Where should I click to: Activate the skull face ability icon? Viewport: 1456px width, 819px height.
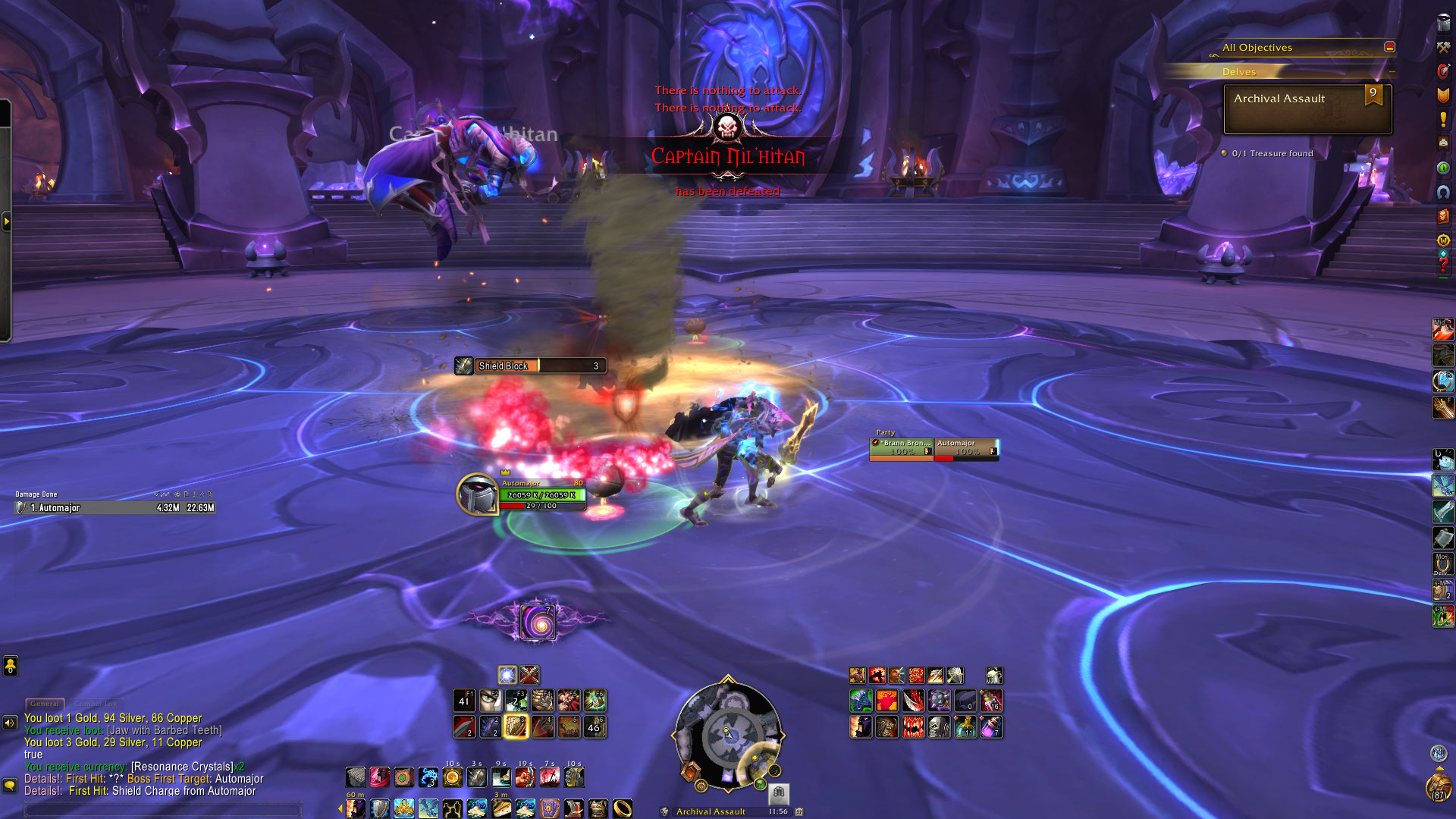pos(939,727)
